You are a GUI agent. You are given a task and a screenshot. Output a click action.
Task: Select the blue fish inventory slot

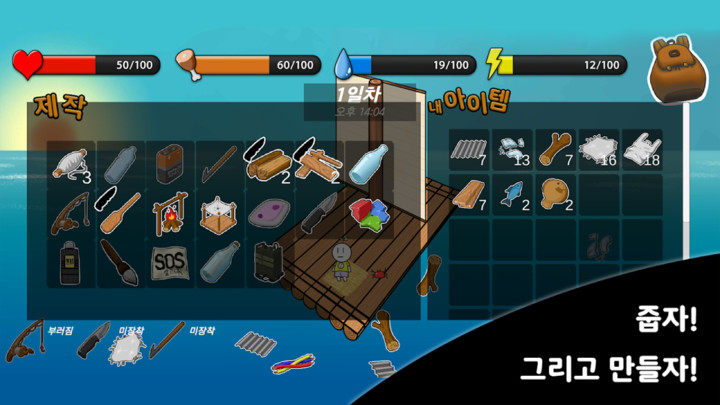pos(512,193)
